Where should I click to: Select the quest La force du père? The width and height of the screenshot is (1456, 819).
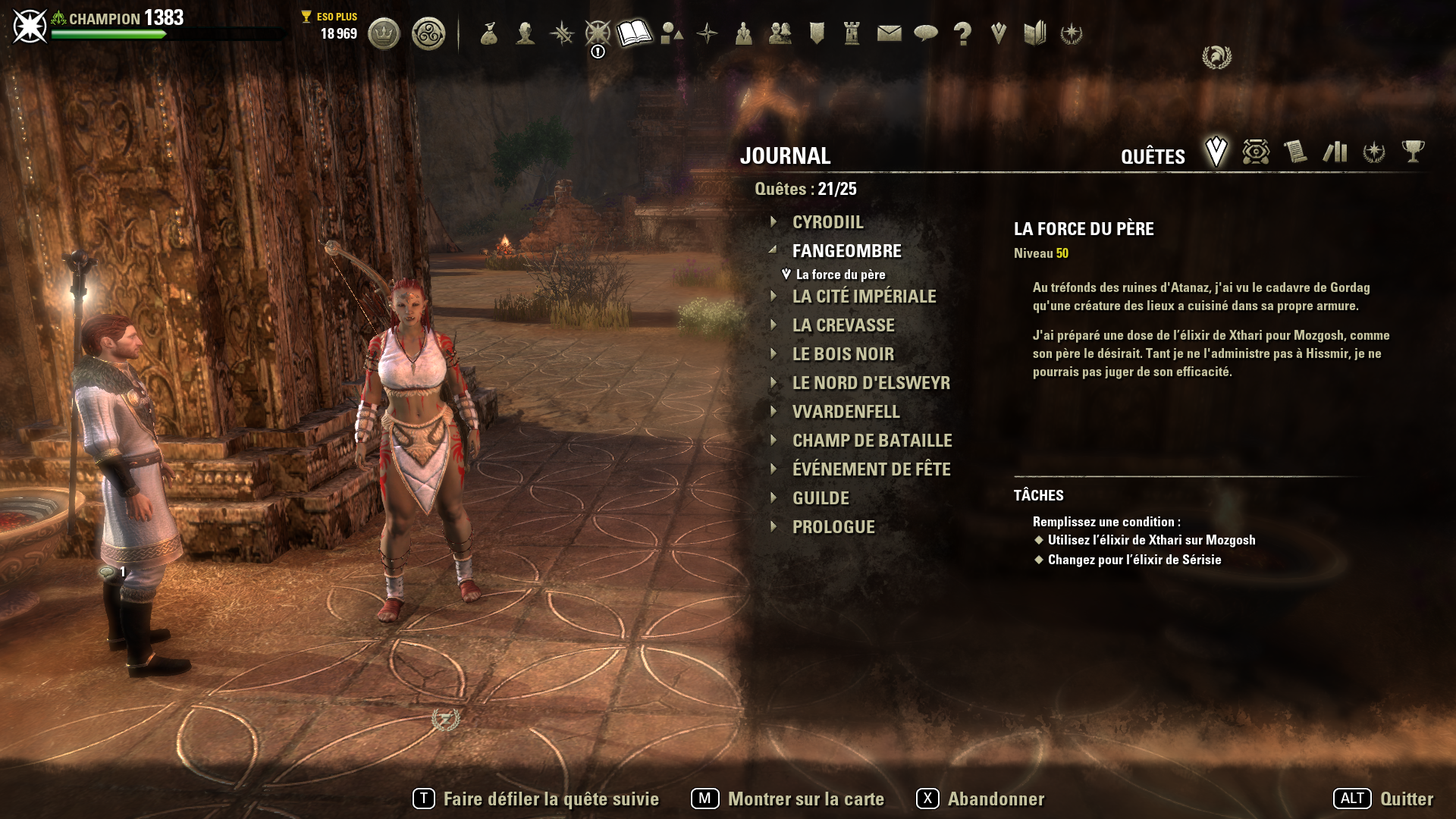tap(840, 275)
